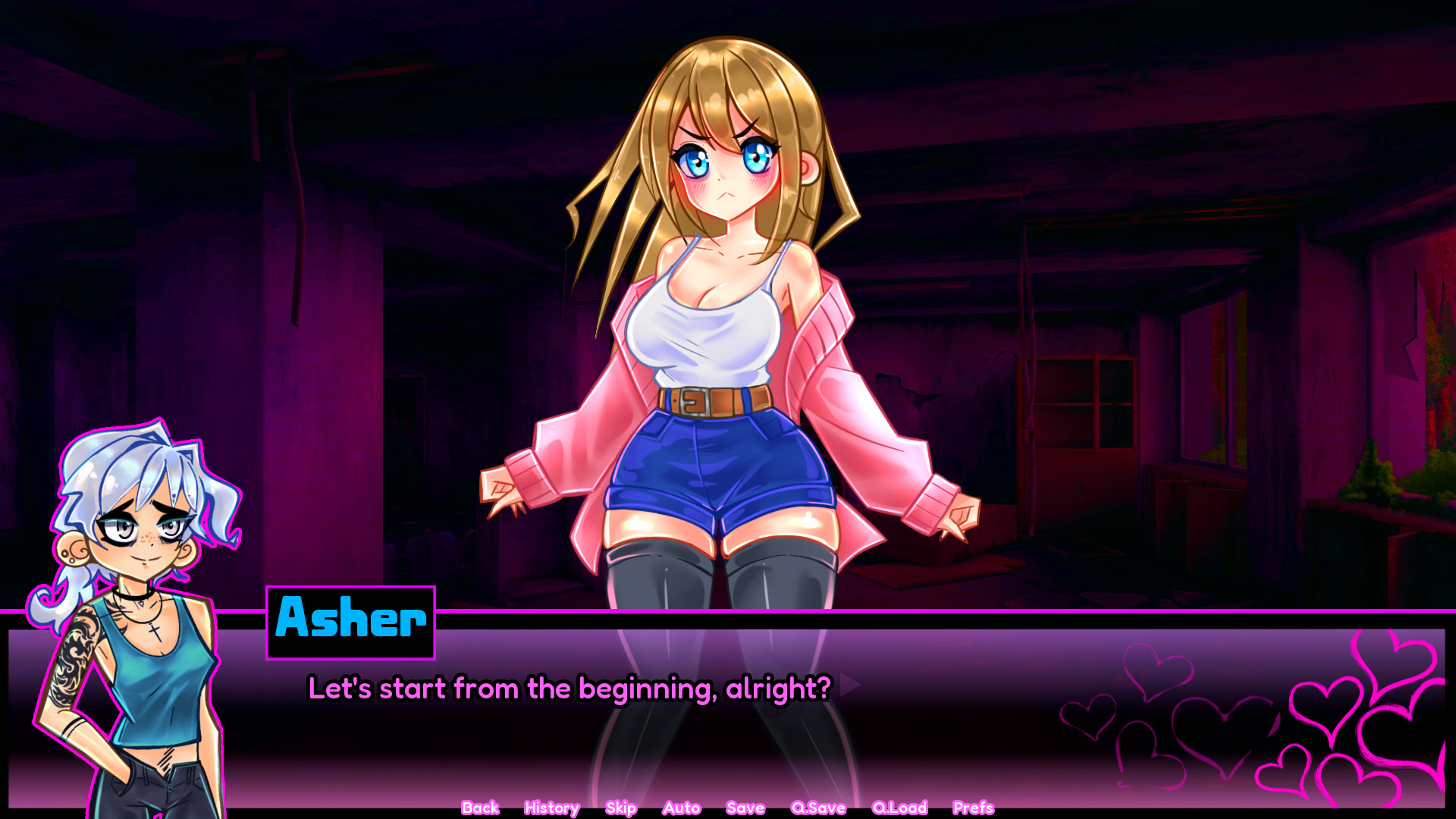This screenshot has height=819, width=1456.
Task: Open the Prefs settings screen
Action: [x=973, y=808]
